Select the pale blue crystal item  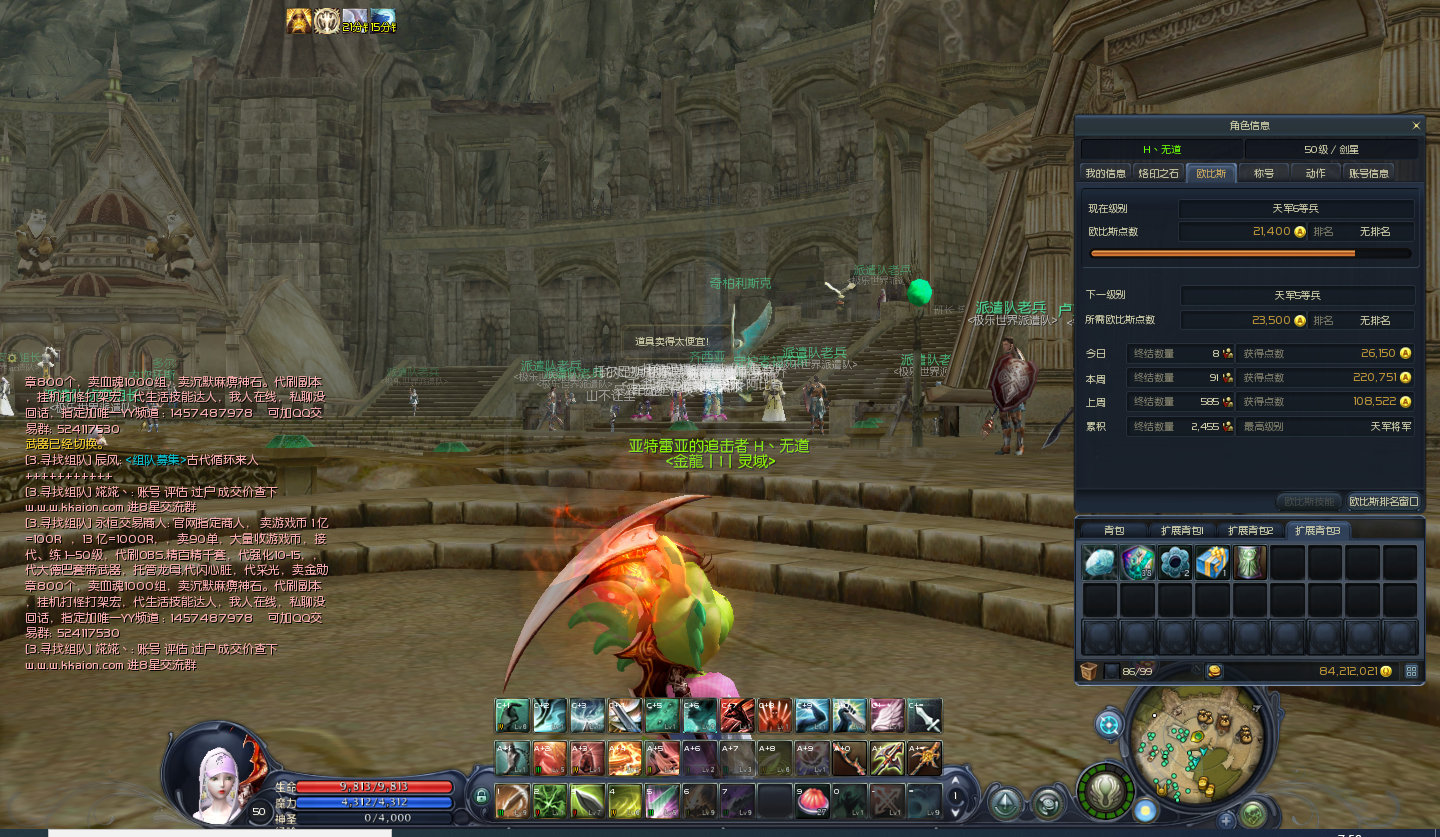[1099, 563]
